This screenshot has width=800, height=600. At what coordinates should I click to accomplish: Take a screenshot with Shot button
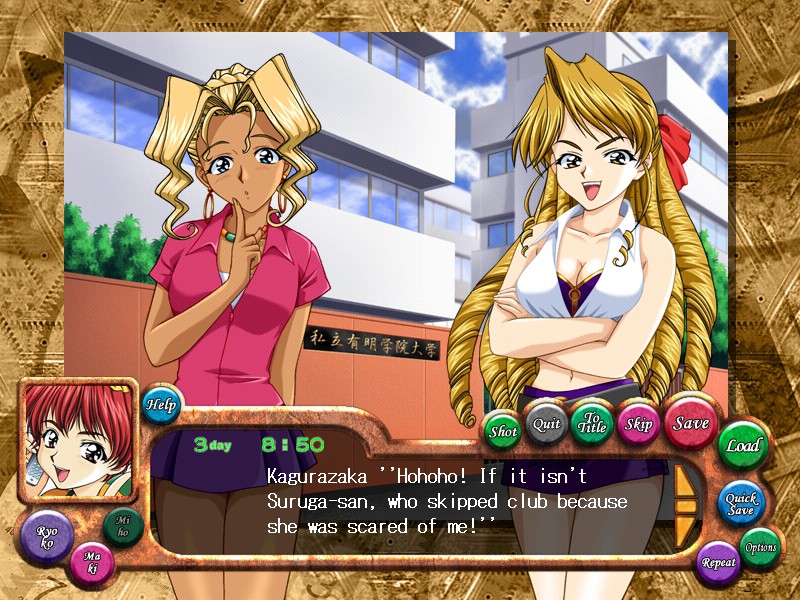coord(503,431)
